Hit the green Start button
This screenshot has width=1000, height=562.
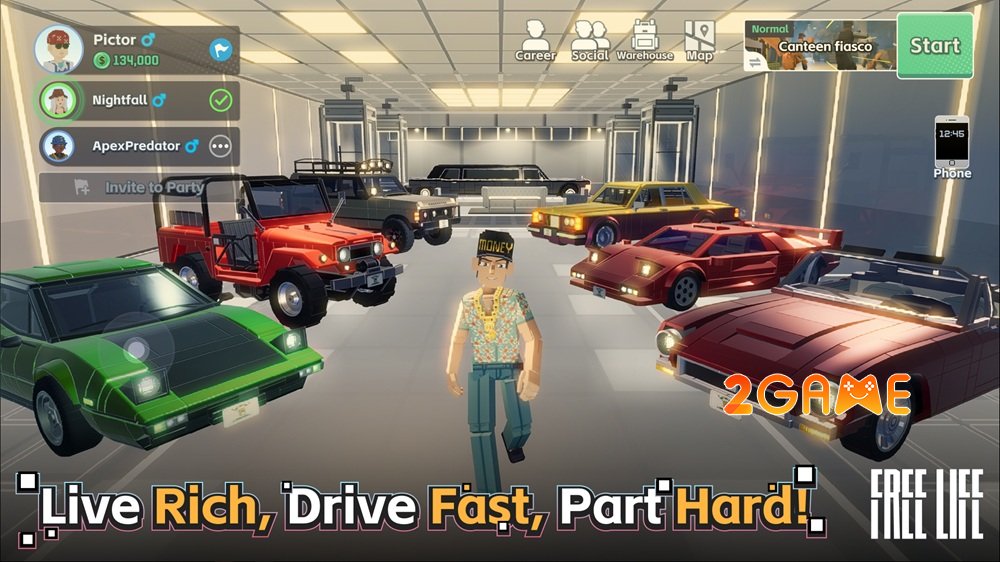pyautogui.click(x=934, y=46)
